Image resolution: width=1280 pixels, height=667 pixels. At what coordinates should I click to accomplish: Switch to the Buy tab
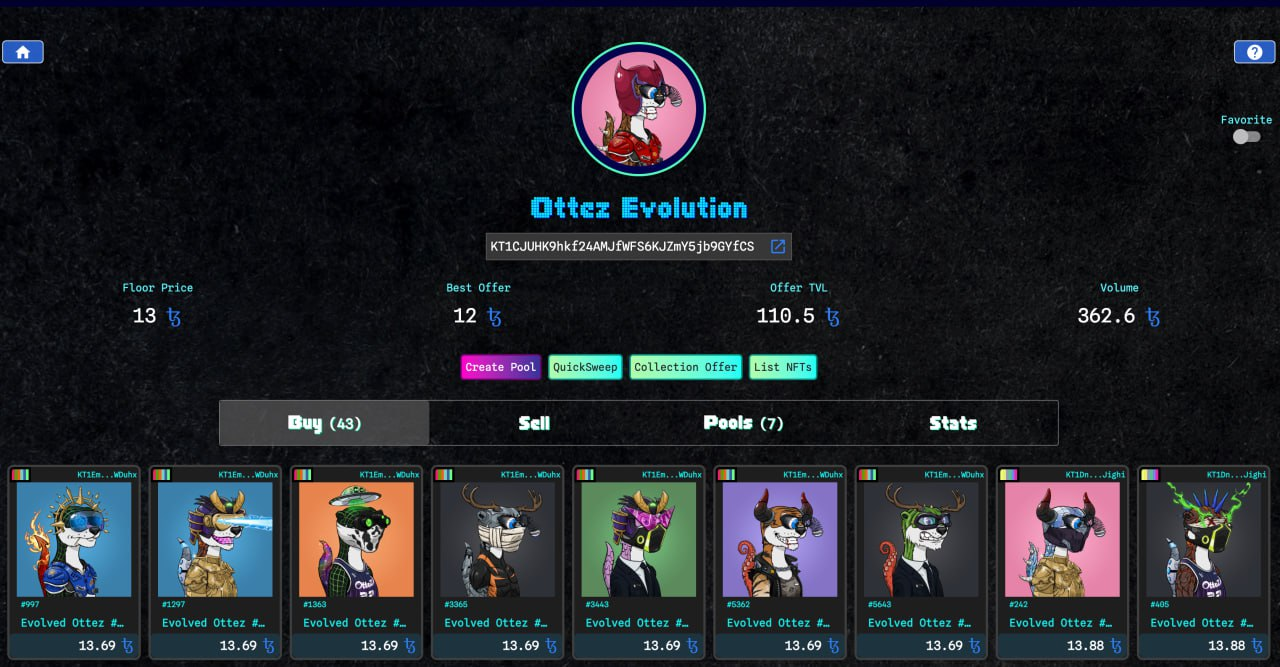(x=324, y=423)
